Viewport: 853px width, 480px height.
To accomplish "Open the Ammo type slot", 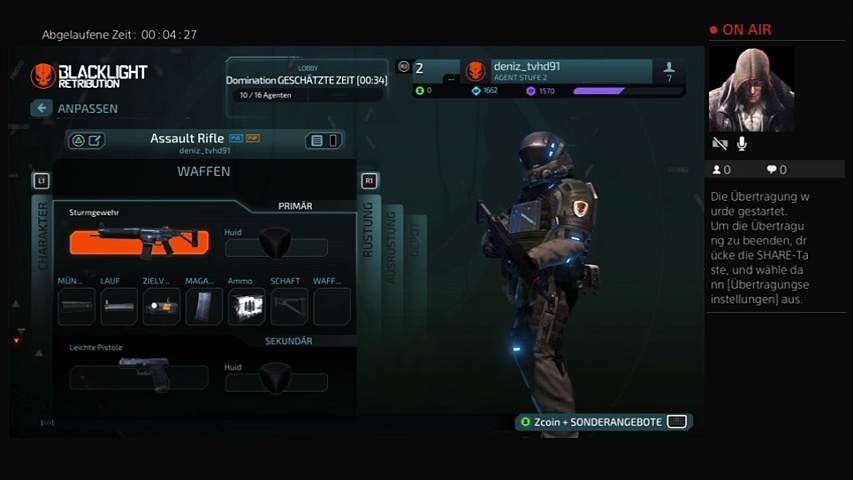I will [x=246, y=306].
